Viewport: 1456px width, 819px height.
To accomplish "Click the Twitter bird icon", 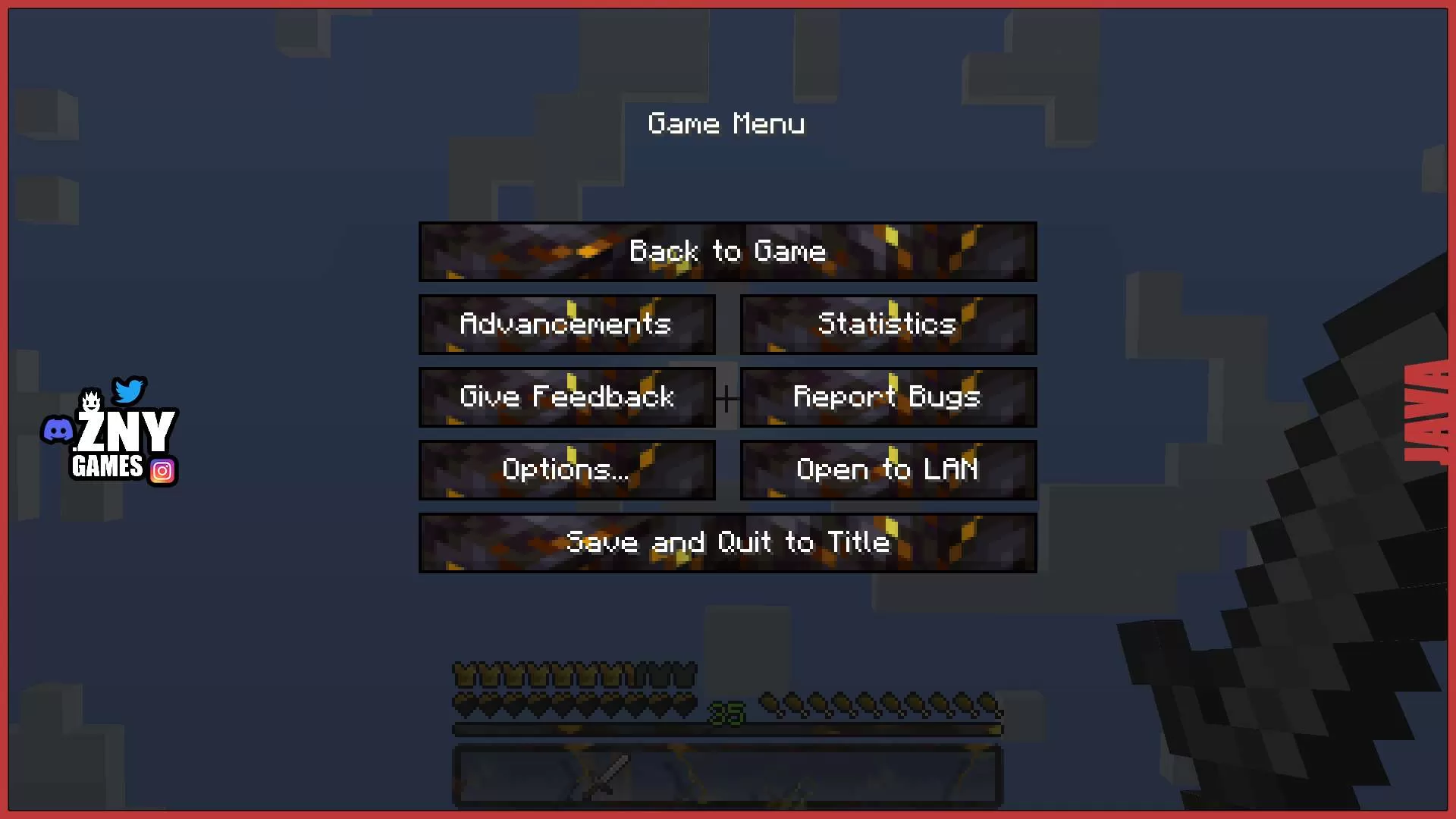I will pos(128,391).
